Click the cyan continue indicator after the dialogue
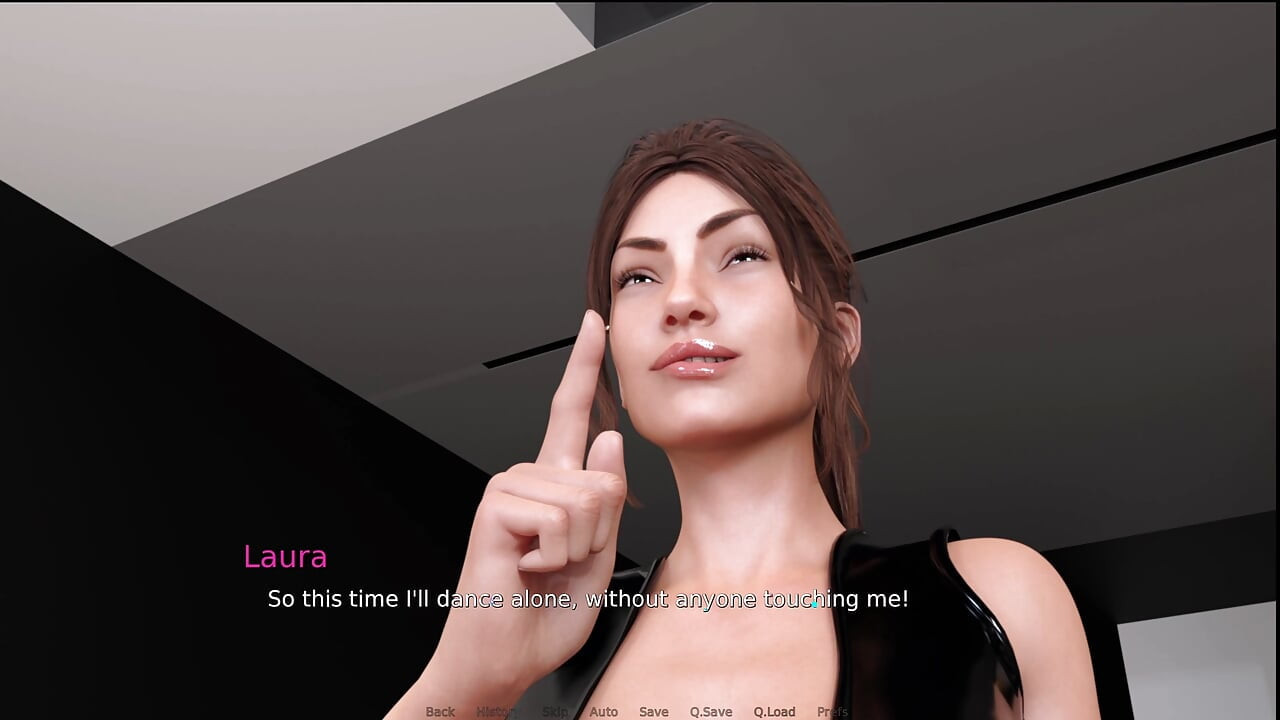The image size is (1280, 720). click(817, 606)
